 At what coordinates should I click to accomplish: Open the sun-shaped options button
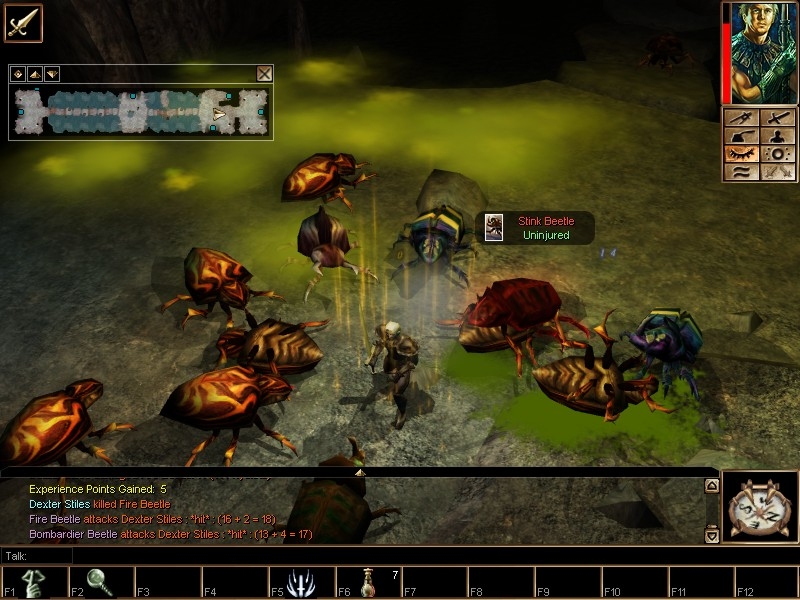(x=777, y=154)
